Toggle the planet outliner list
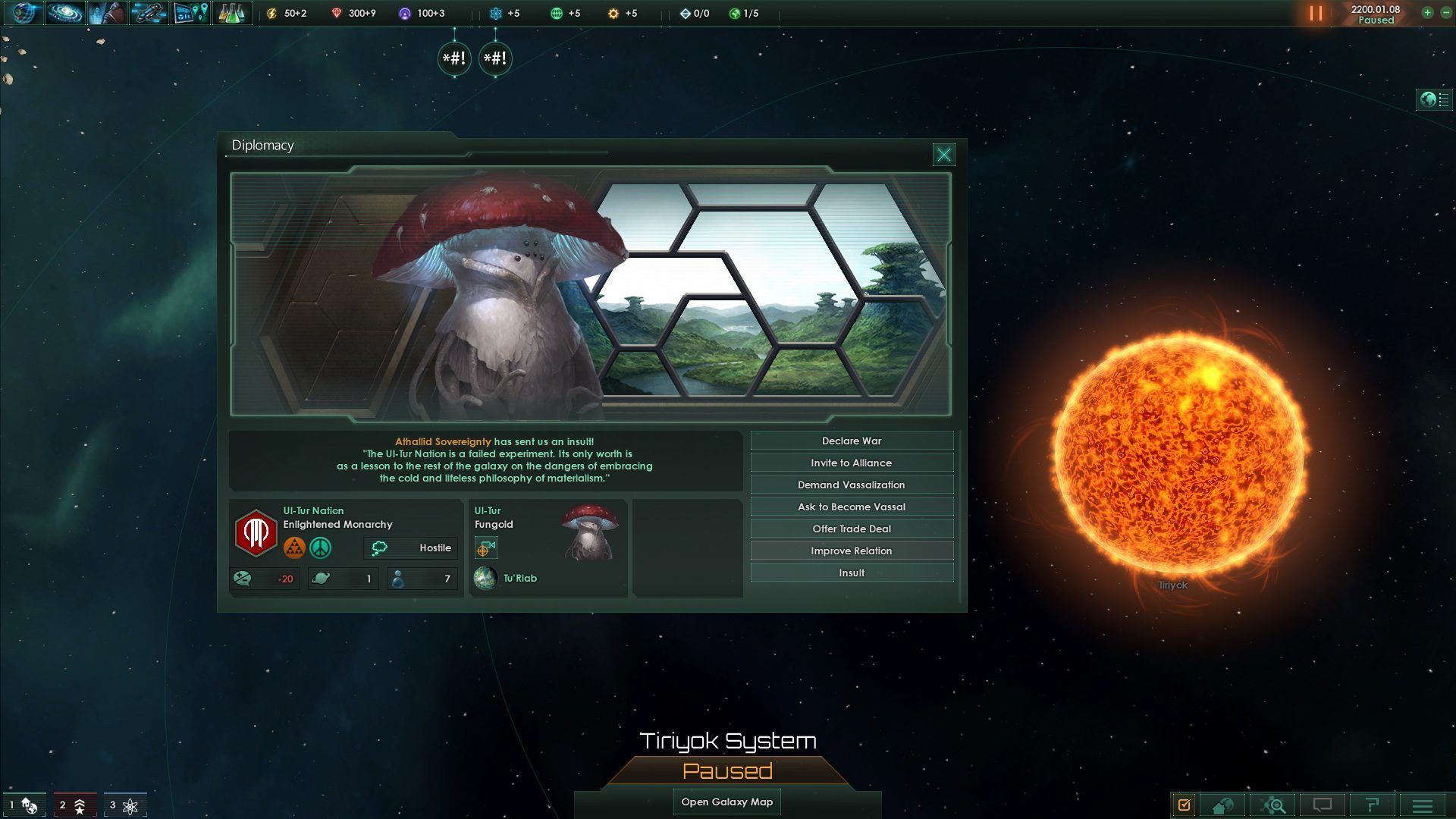The height and width of the screenshot is (819, 1456). click(x=1434, y=100)
